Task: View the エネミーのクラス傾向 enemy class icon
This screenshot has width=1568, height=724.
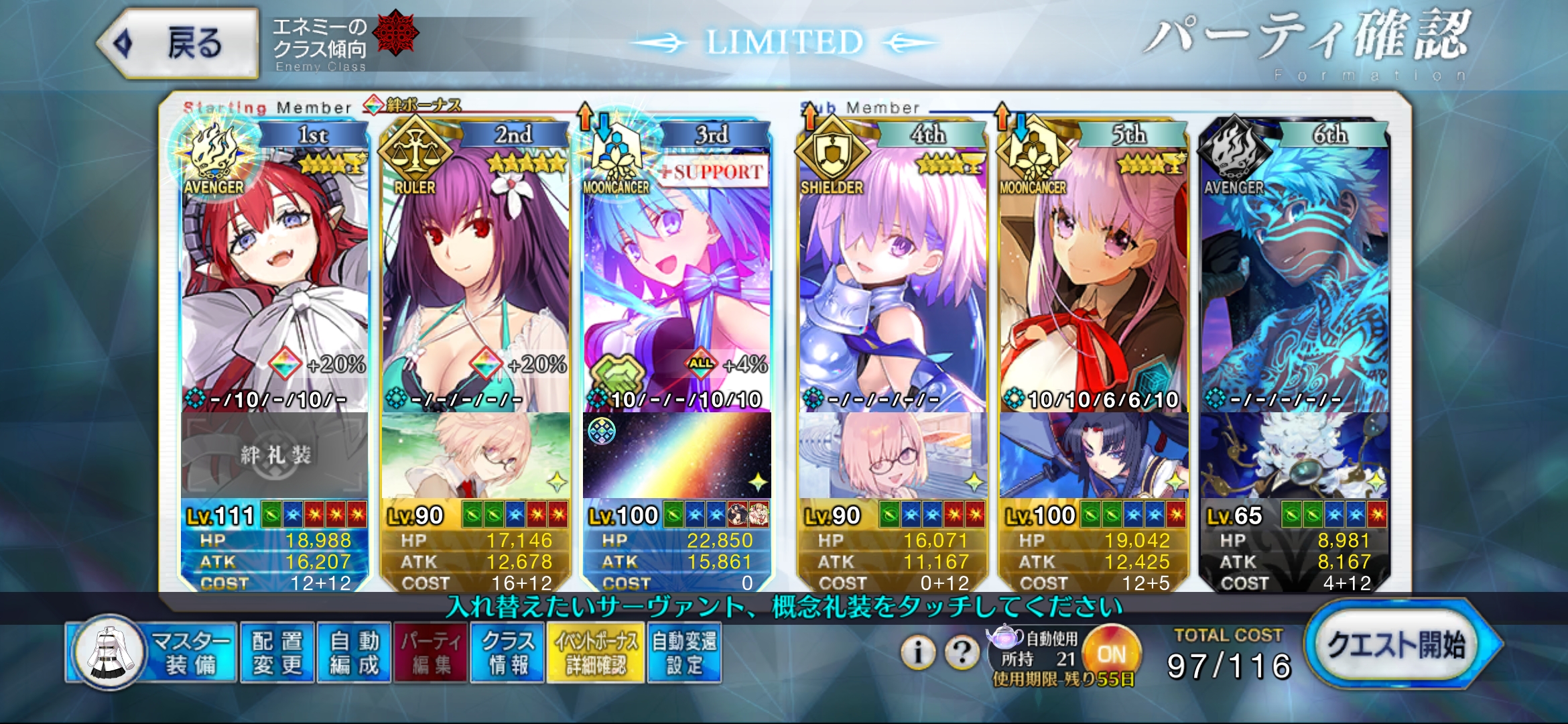Action: [x=395, y=32]
